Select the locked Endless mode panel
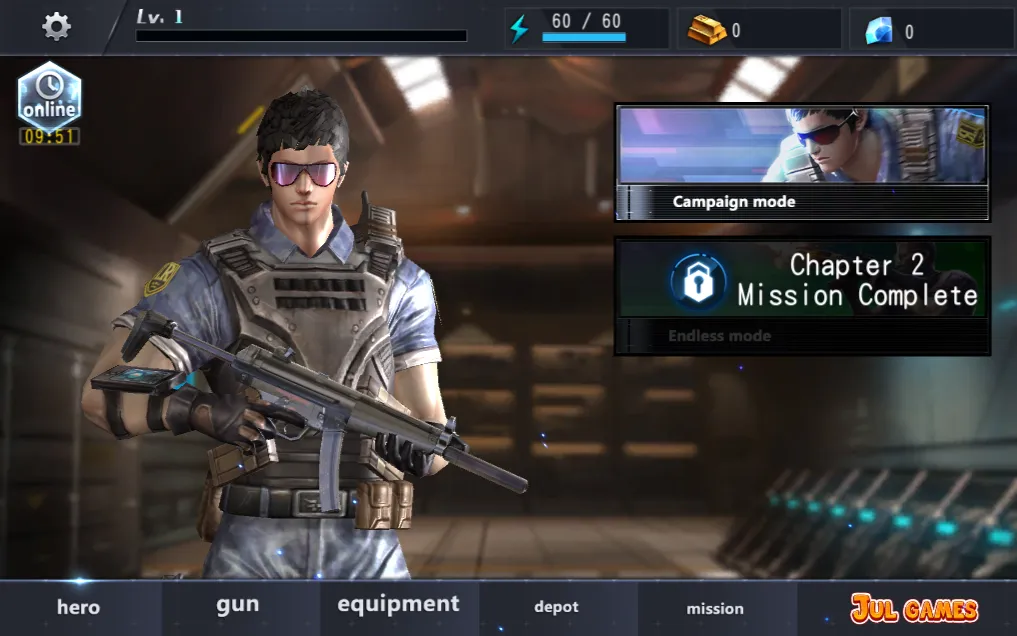1017x636 pixels. click(802, 296)
